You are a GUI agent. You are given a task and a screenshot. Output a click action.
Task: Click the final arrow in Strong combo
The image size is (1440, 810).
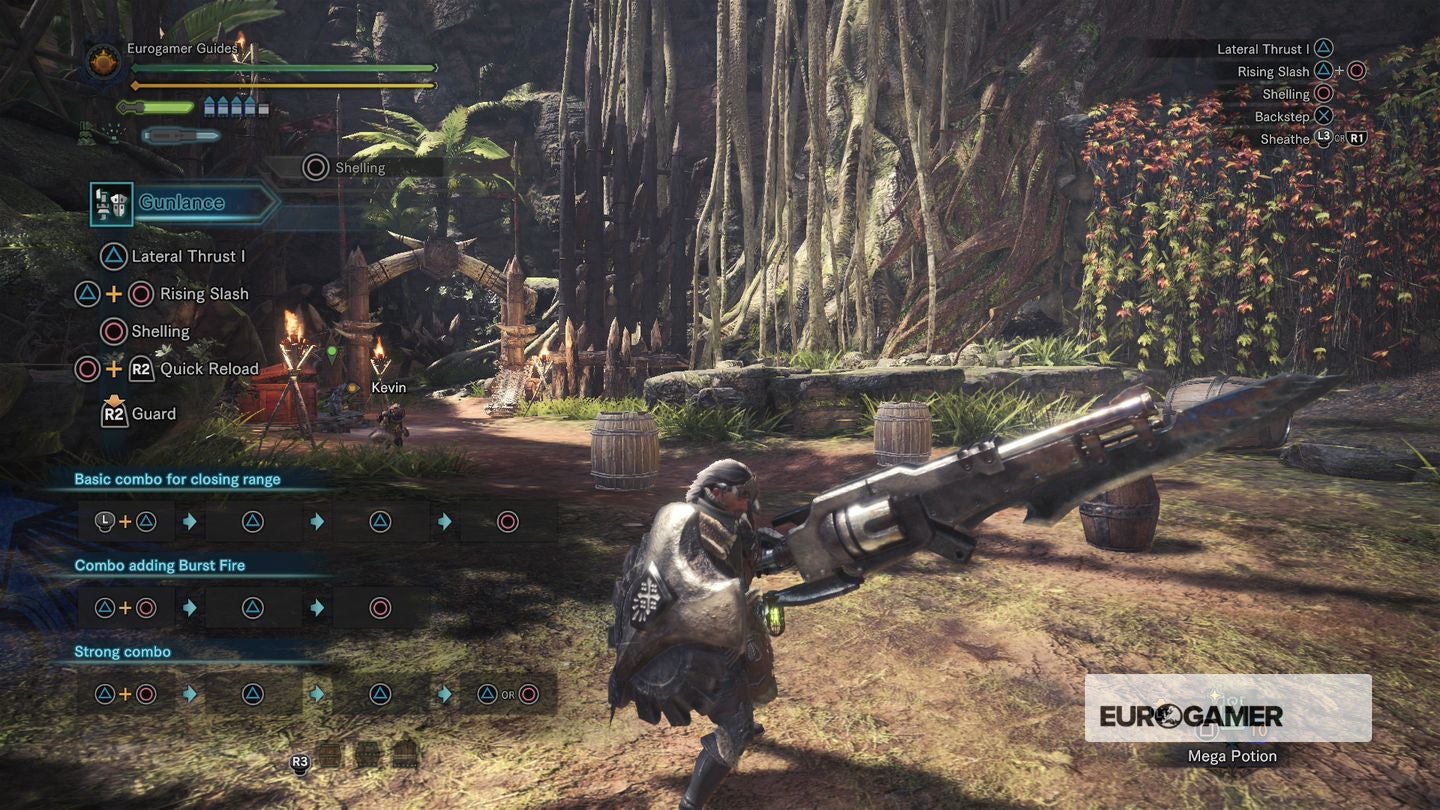(x=442, y=693)
